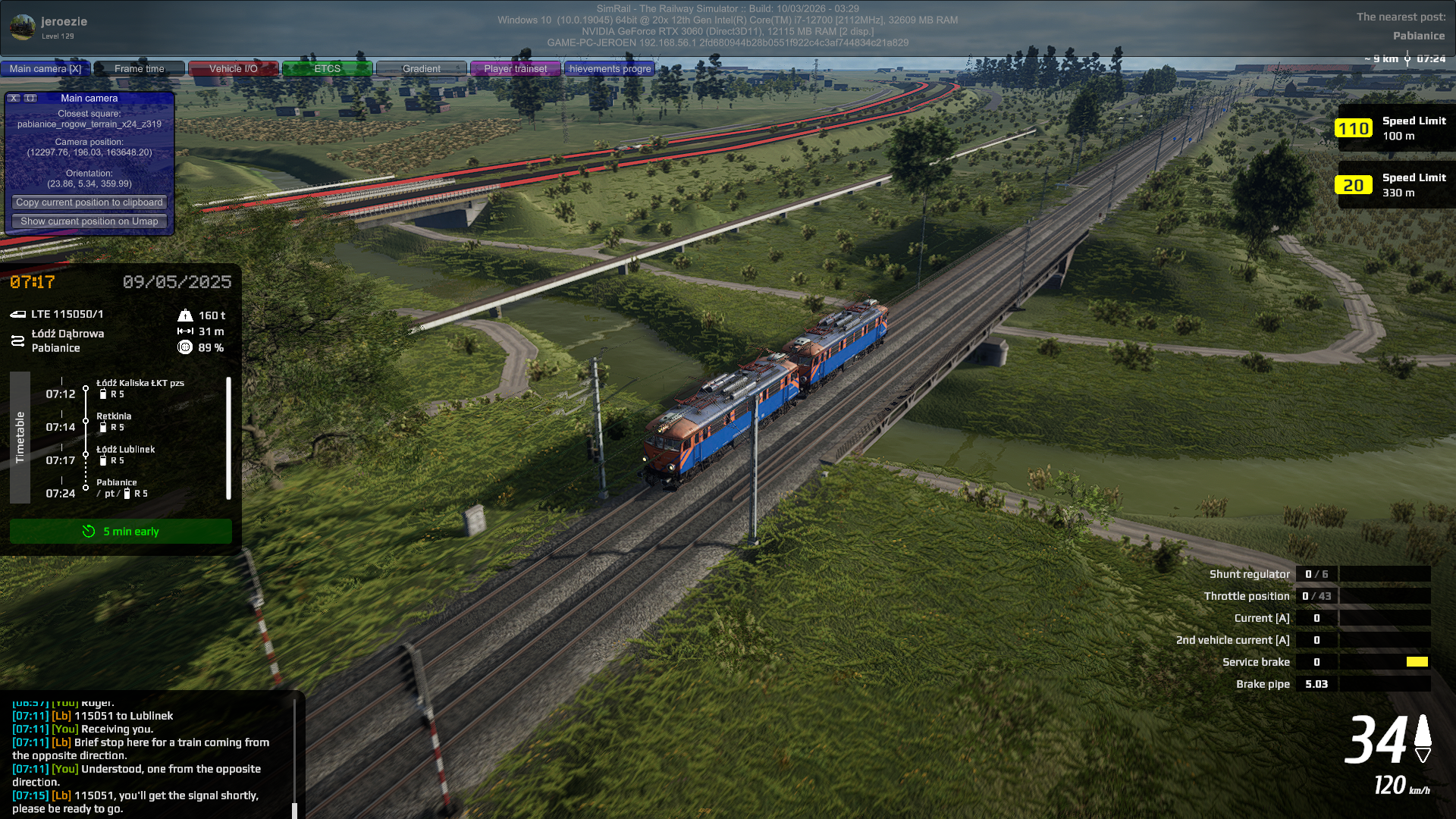The width and height of the screenshot is (1456, 819).
Task: Open the Frame time debug panel
Action: coord(139,69)
